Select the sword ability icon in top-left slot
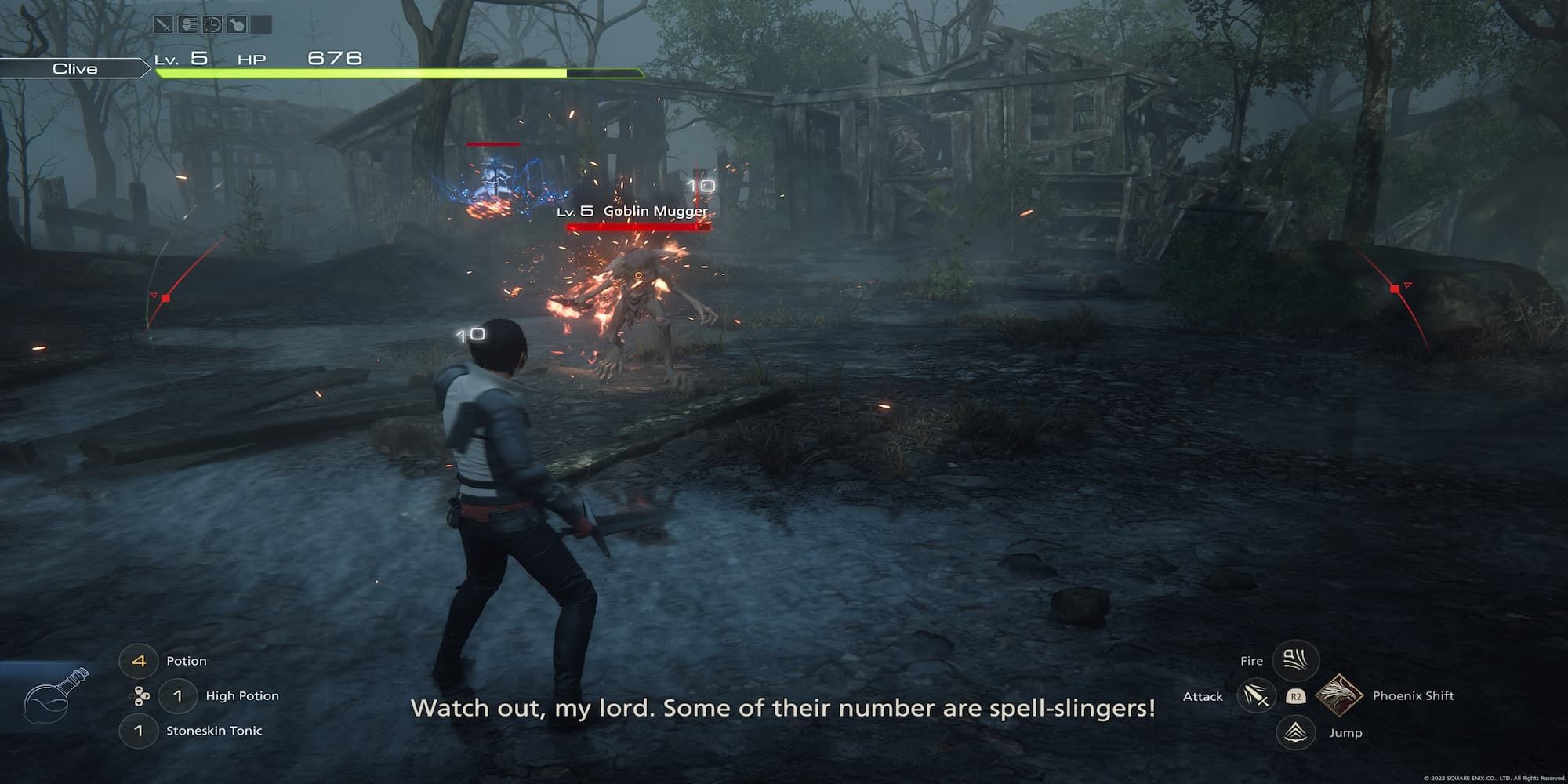Image resolution: width=1568 pixels, height=784 pixels. 163,24
